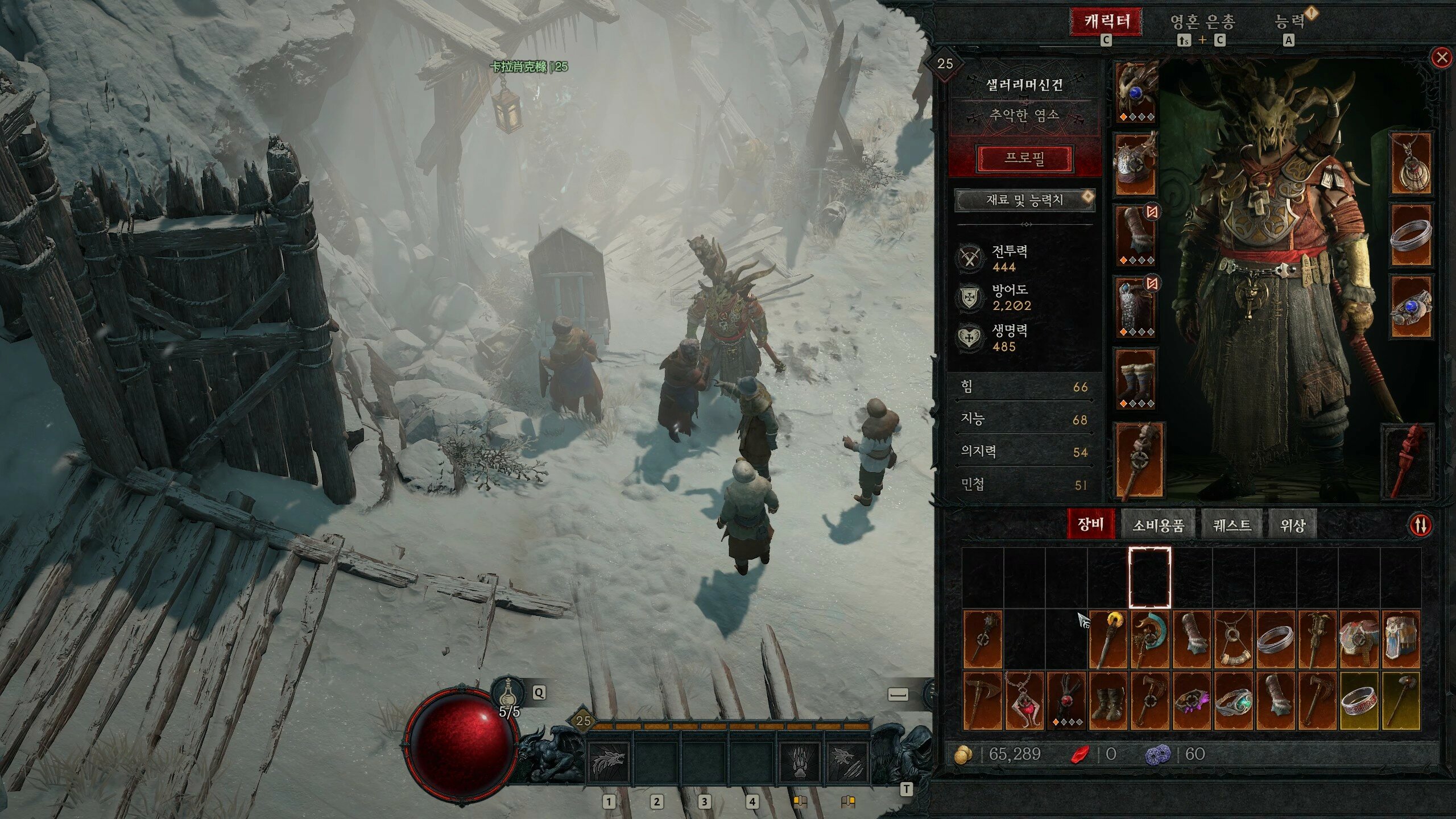1456x819 pixels.
Task: Switch to the 소비용품 inventory tab
Action: click(1158, 524)
